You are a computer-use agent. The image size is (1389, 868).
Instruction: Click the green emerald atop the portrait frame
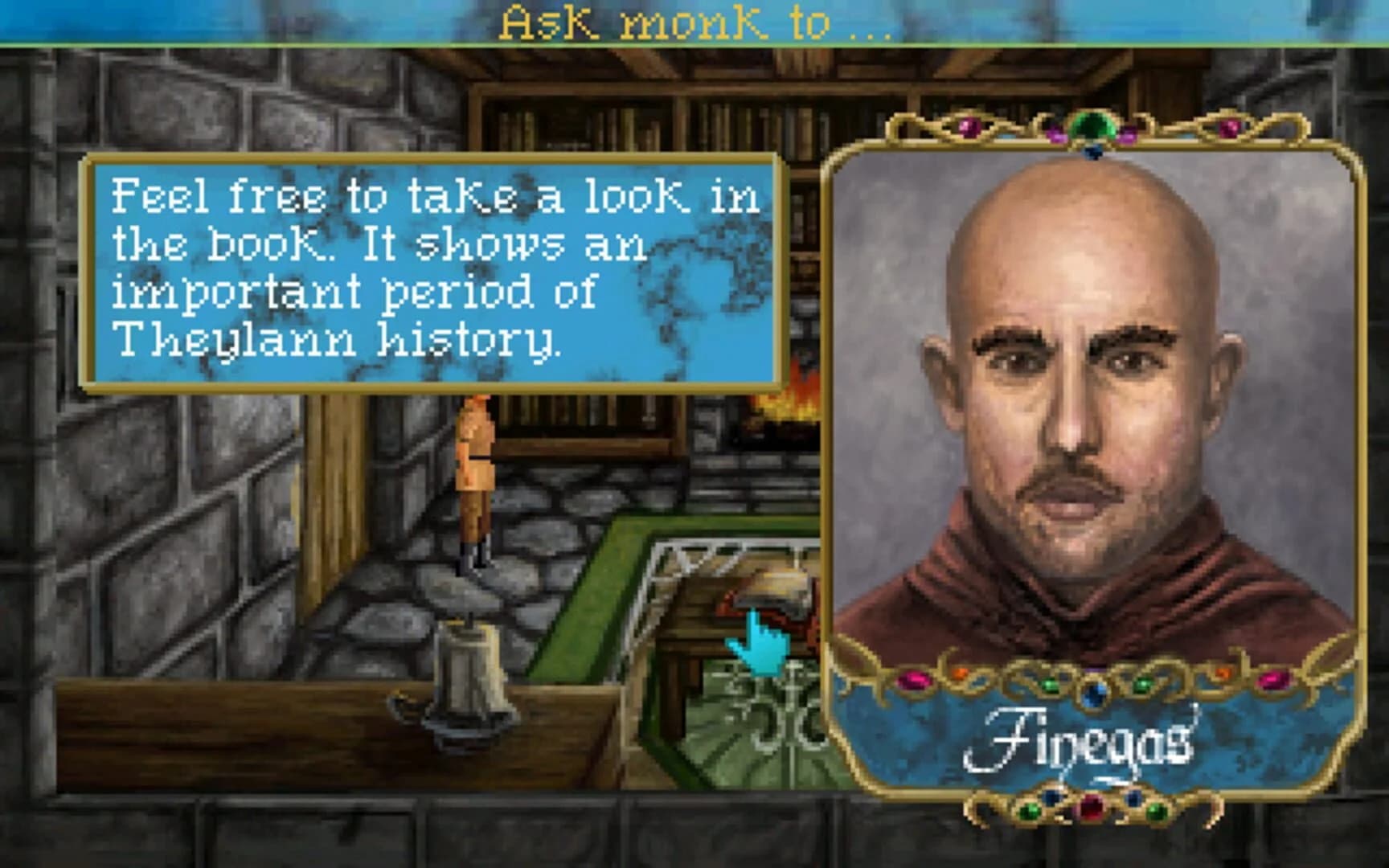tap(1092, 127)
